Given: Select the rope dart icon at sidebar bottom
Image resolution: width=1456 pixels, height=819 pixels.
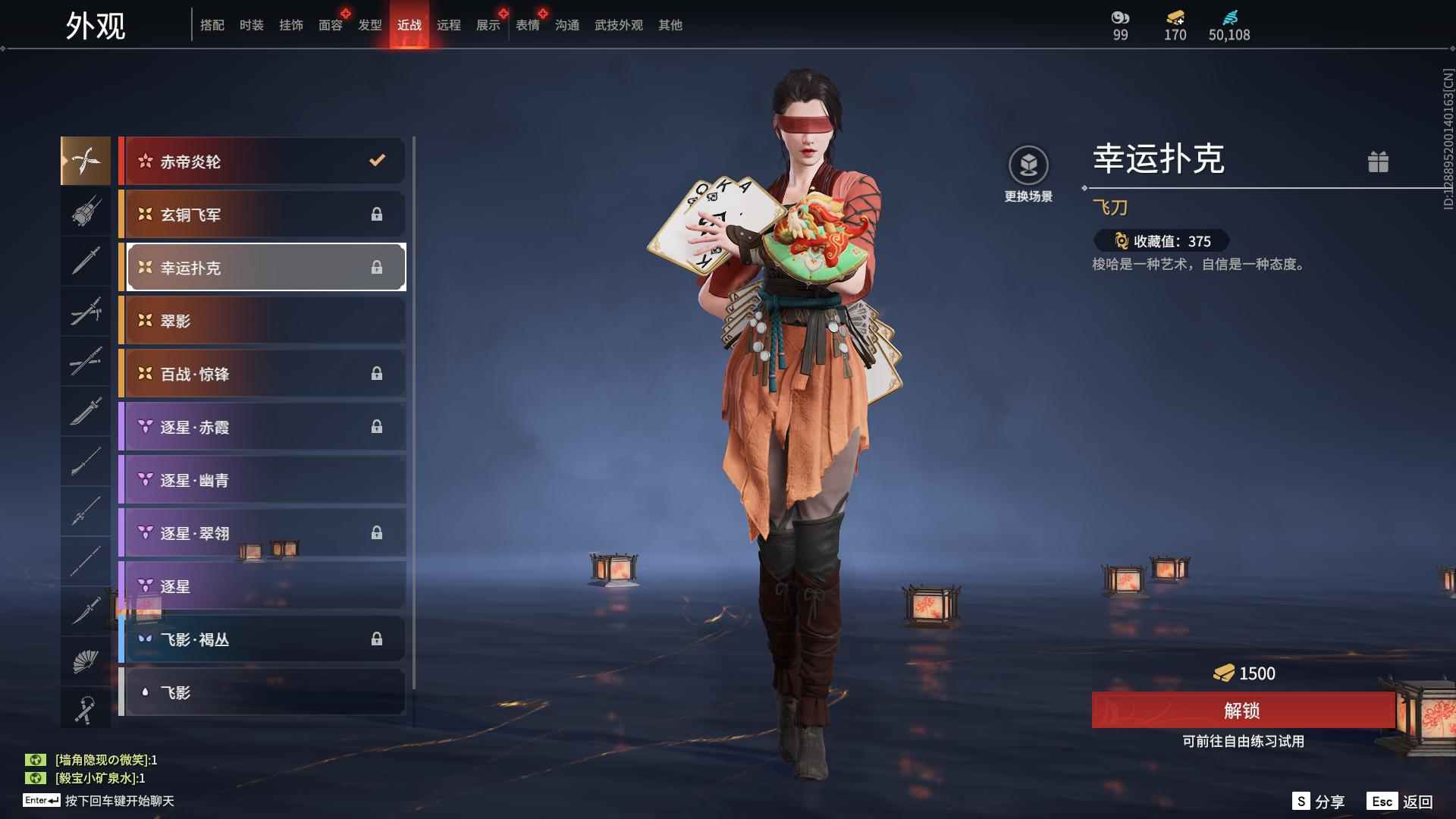Looking at the screenshot, I should point(86,708).
